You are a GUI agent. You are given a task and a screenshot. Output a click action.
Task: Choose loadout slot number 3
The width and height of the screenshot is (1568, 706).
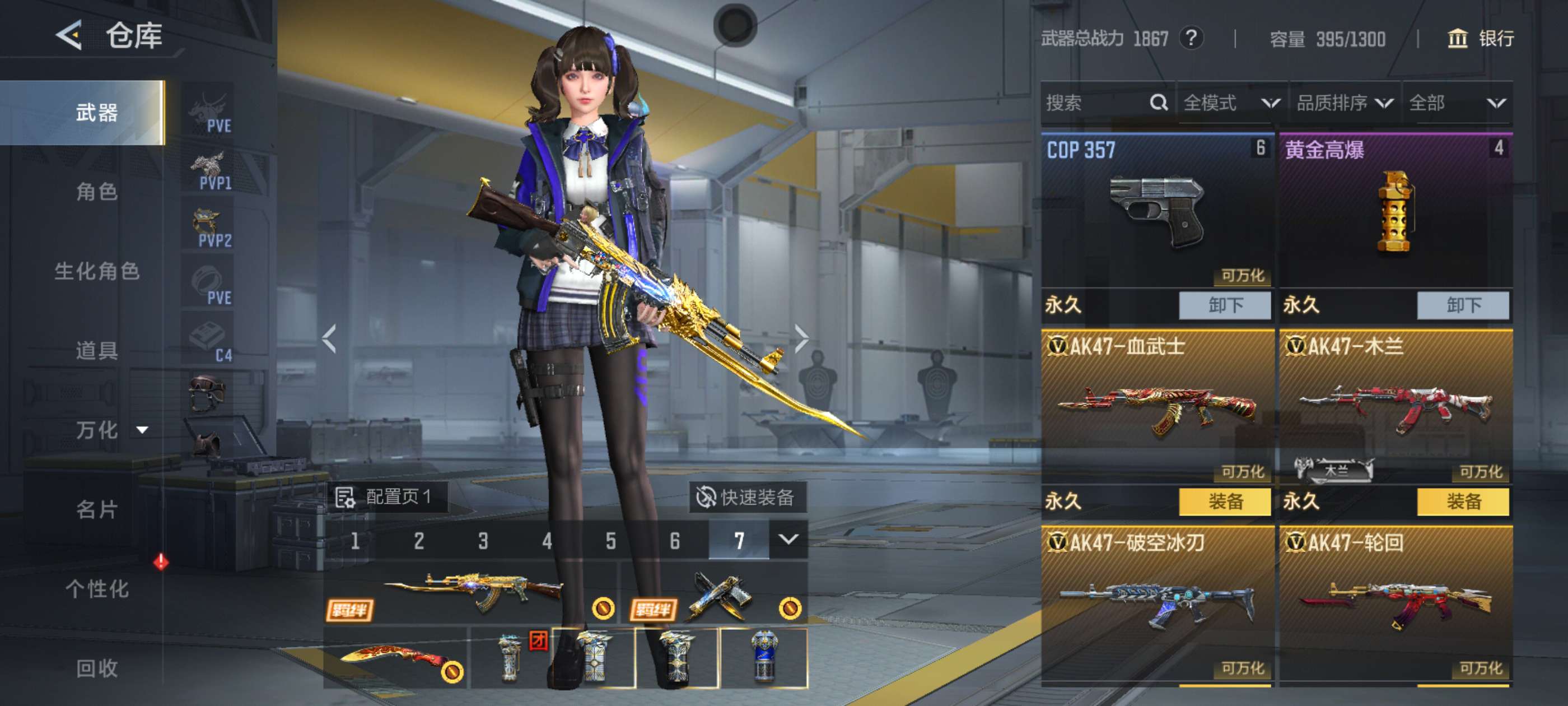[x=483, y=540]
